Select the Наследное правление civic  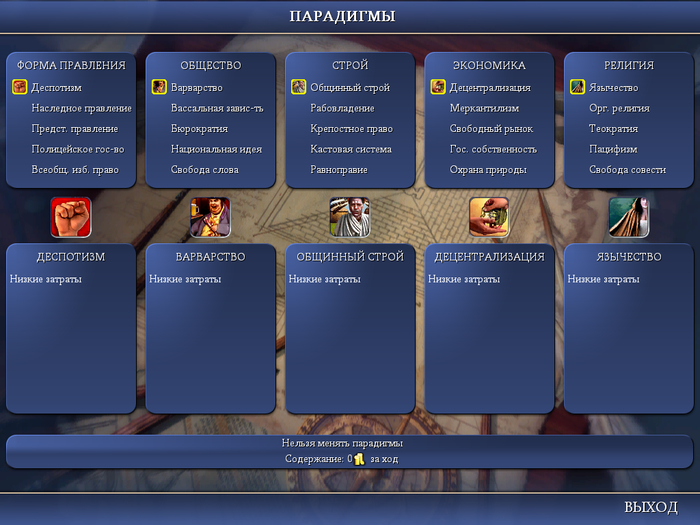[x=81, y=108]
